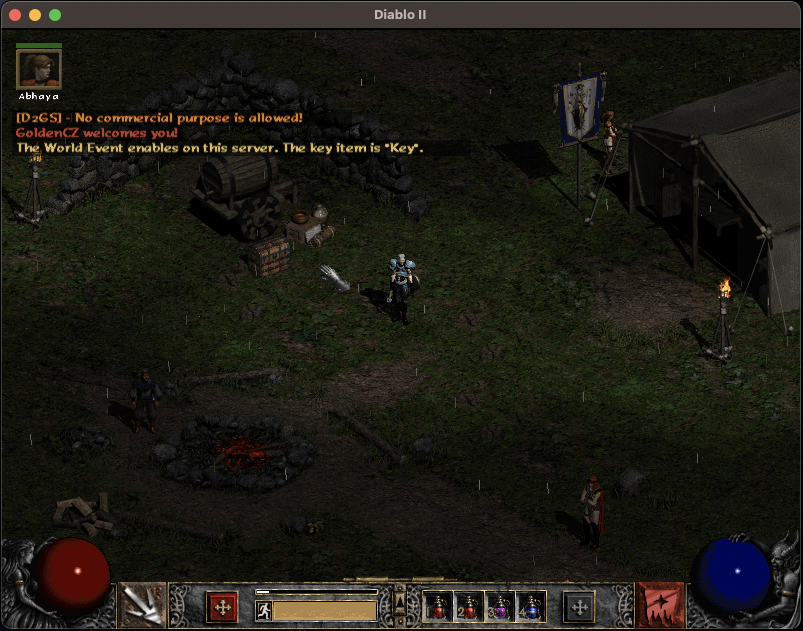The width and height of the screenshot is (803, 631).
Task: Minimize the Diablo II window
Action: [x=35, y=15]
